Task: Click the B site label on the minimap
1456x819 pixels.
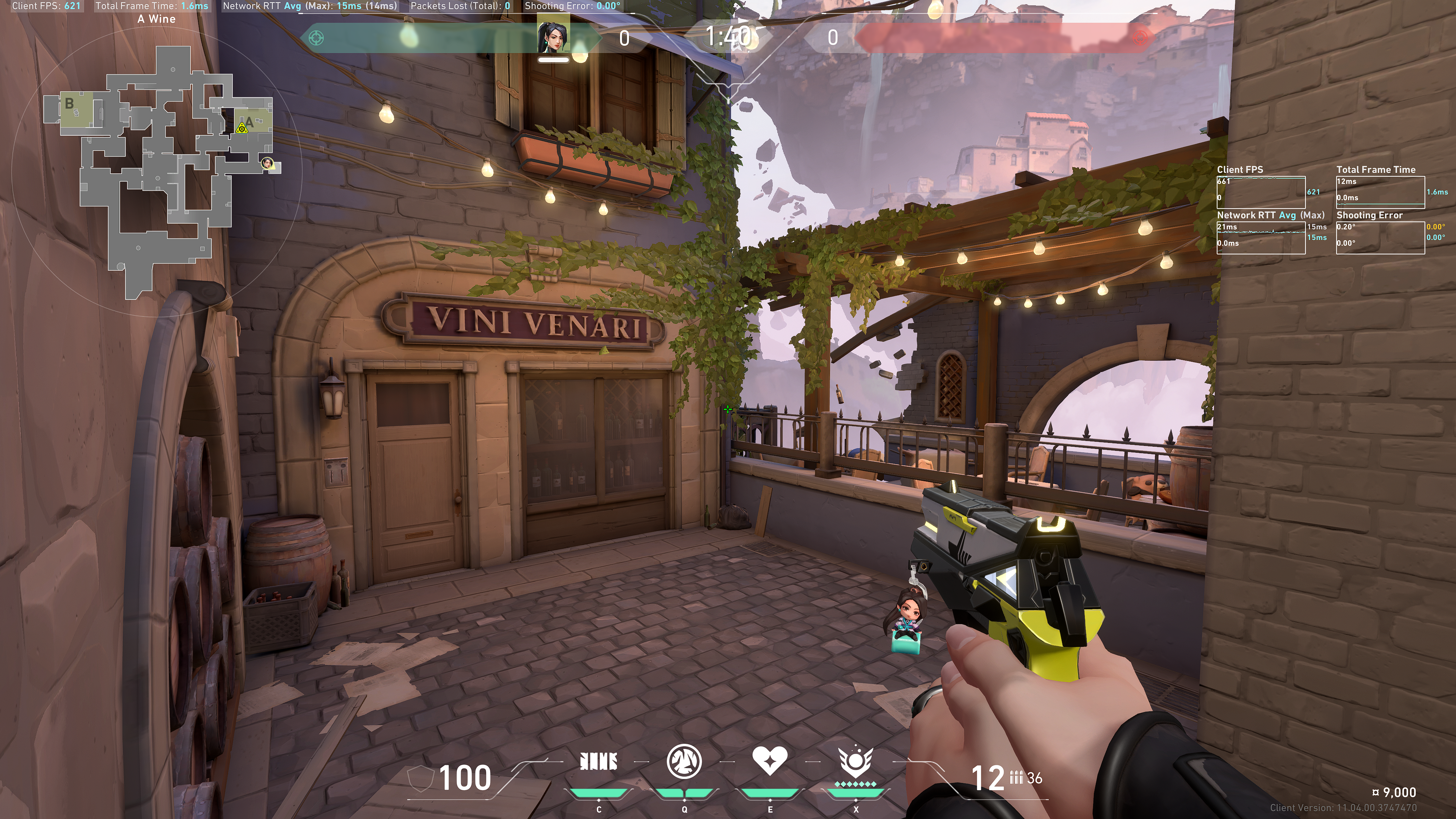Action: pos(69,104)
